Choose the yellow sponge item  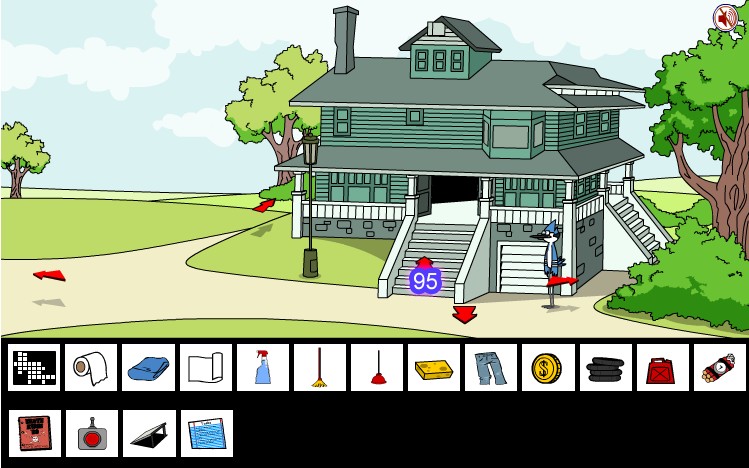click(x=434, y=368)
